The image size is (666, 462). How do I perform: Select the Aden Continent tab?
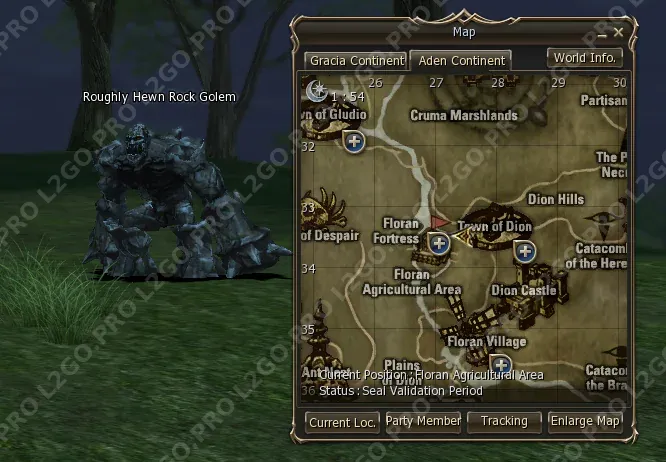point(461,60)
